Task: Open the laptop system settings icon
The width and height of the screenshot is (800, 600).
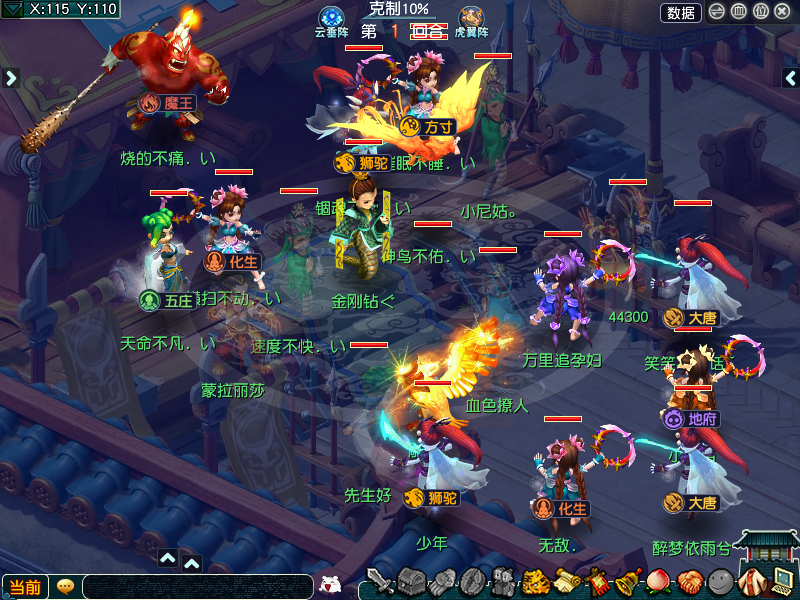Action: pyautogui.click(x=782, y=580)
